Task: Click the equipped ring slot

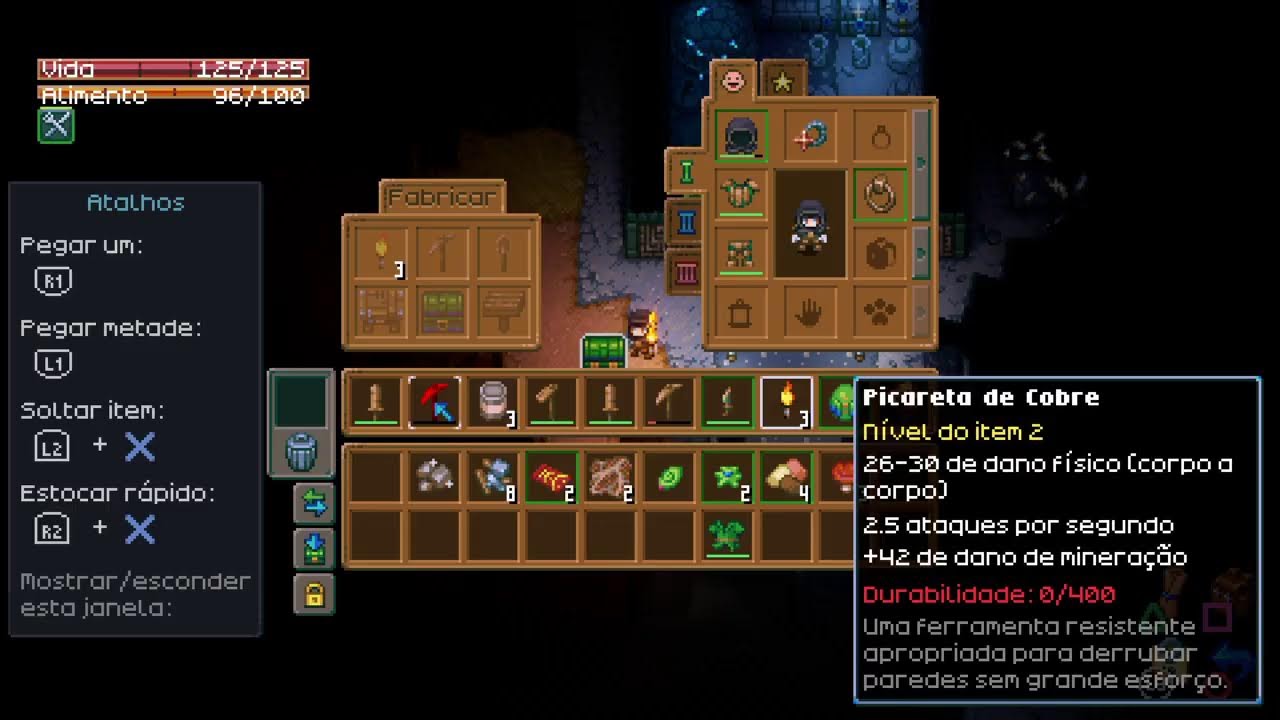Action: (880, 195)
